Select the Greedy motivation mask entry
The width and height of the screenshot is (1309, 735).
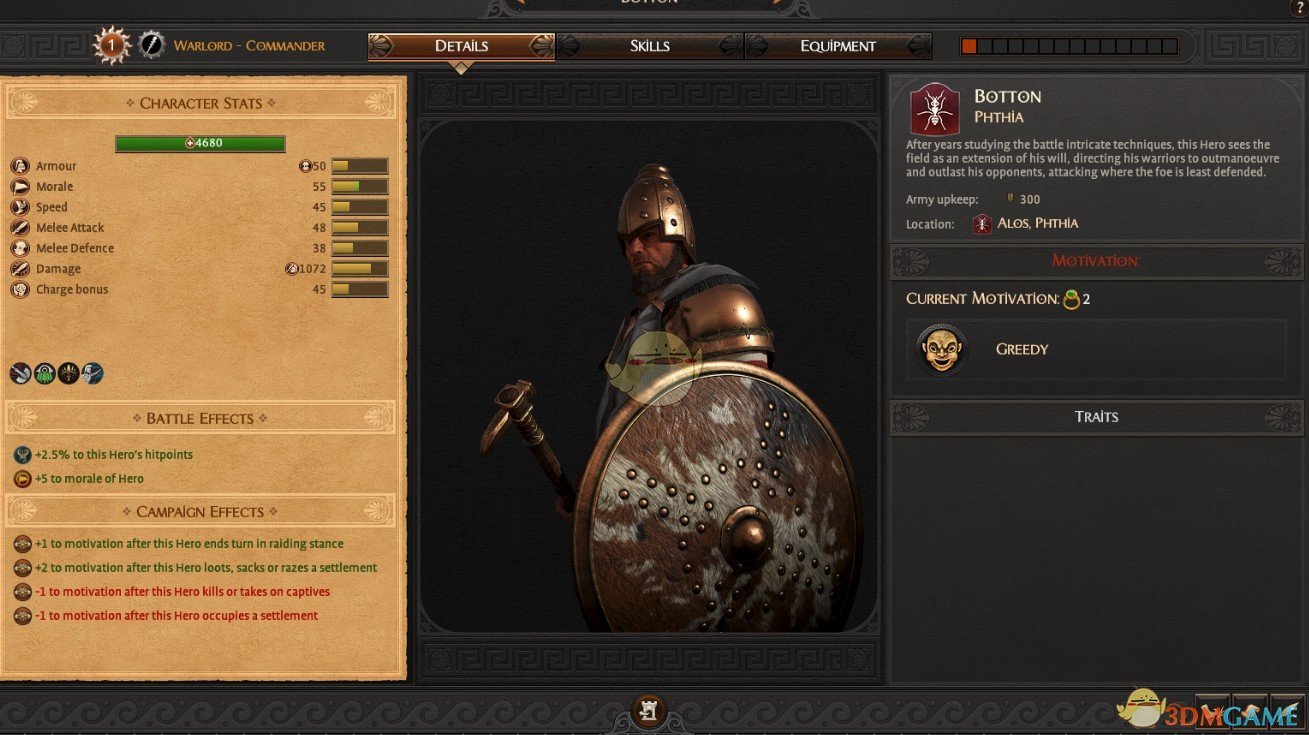pyautogui.click(x=941, y=349)
